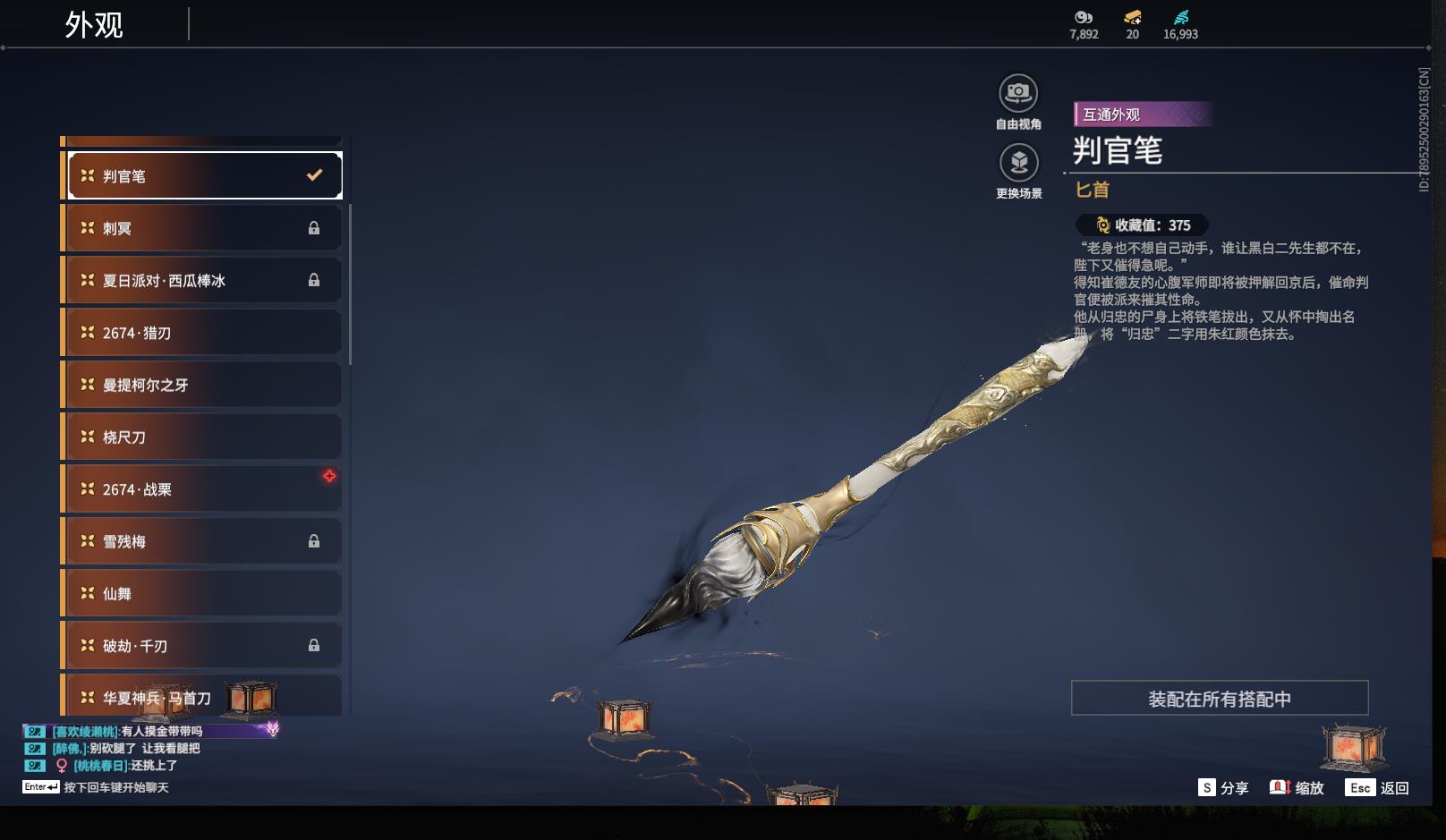Pick the 2674·猎刃 dagger skin
1446x840 pixels.
coord(204,333)
